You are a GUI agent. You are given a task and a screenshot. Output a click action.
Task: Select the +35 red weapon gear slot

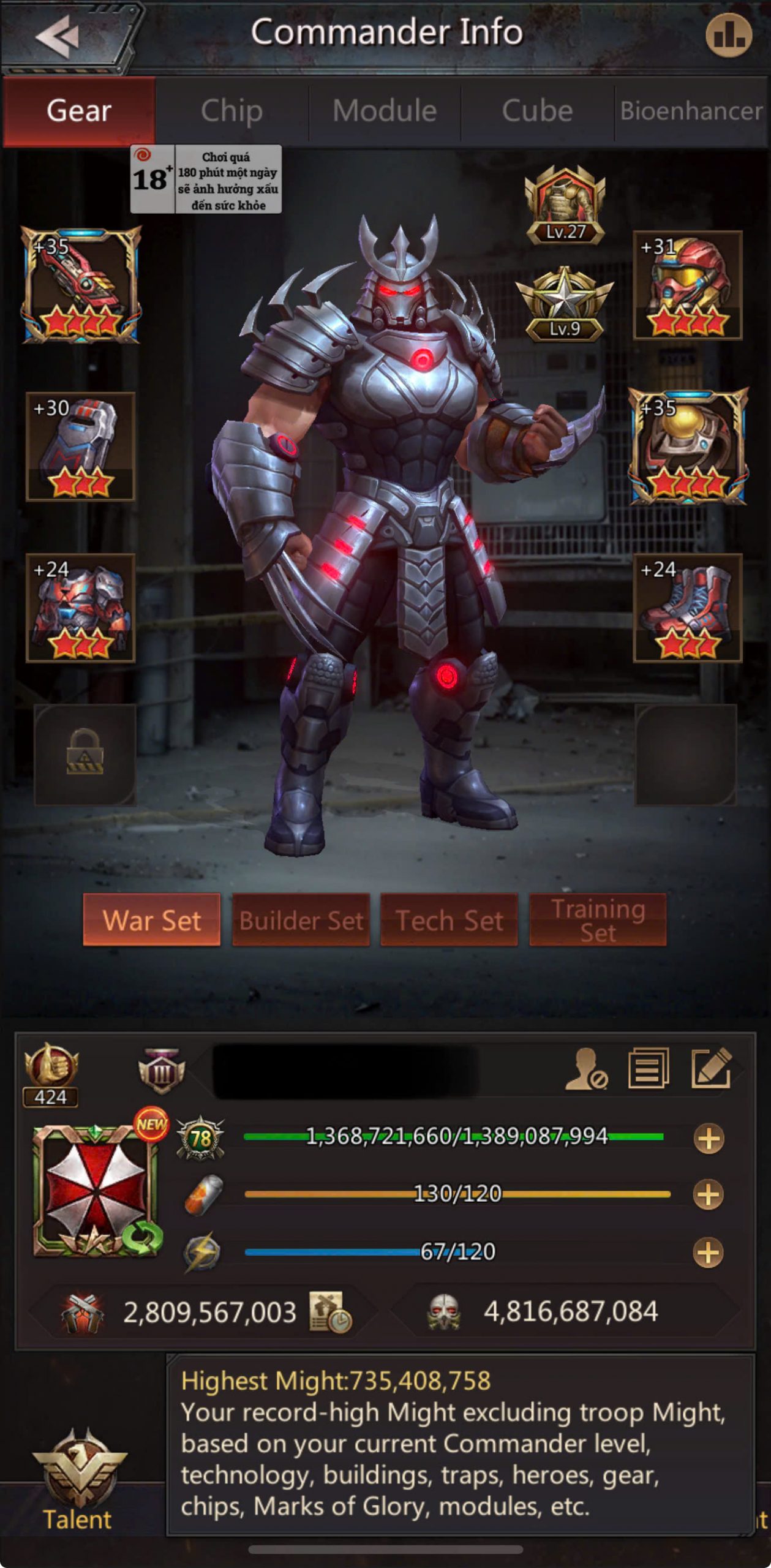81,285
